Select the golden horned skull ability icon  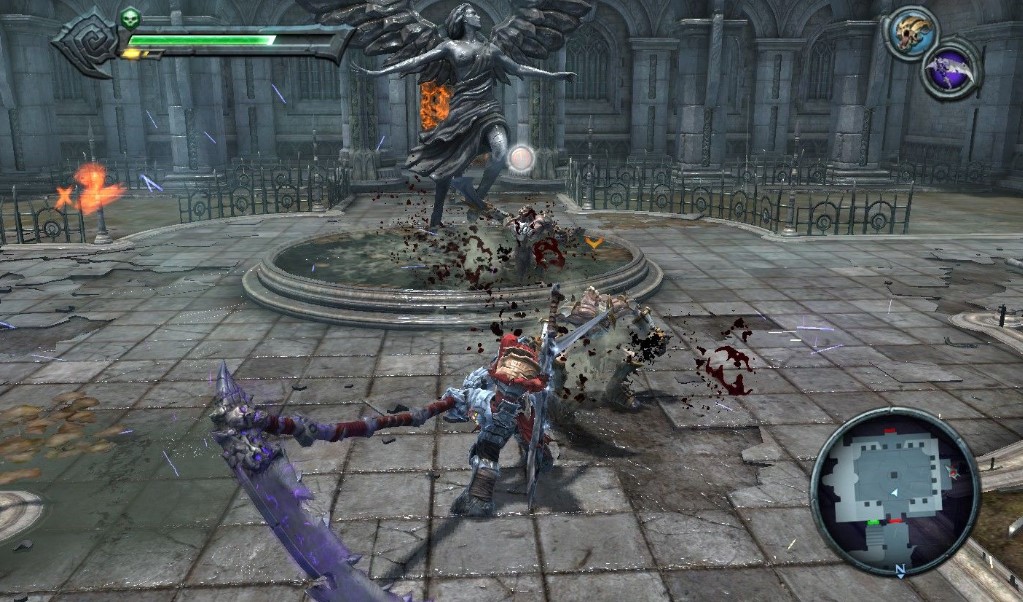point(910,33)
